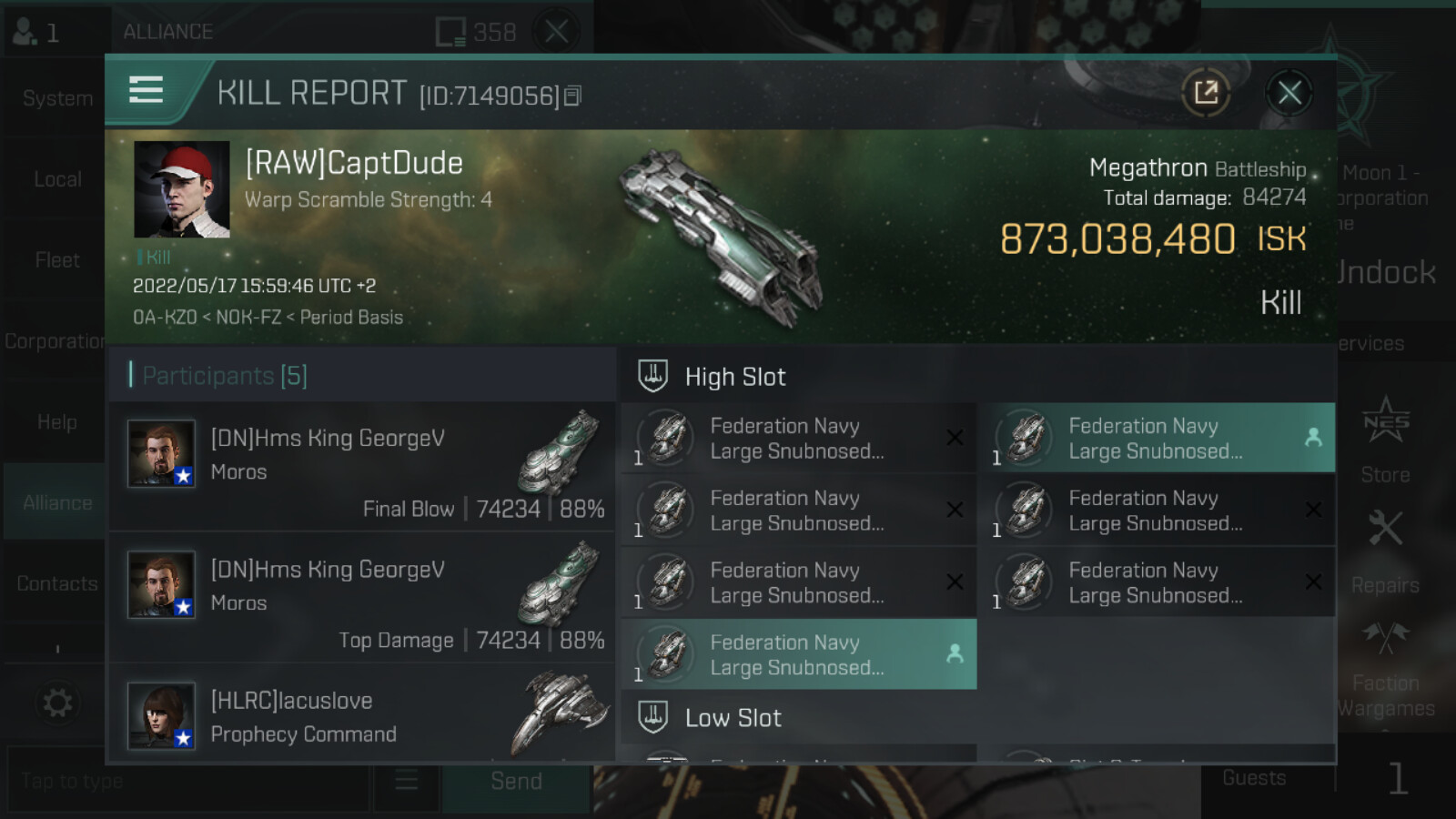Viewport: 1456px width, 819px height.
Task: Open the Corporation chat channel
Action: 55,341
